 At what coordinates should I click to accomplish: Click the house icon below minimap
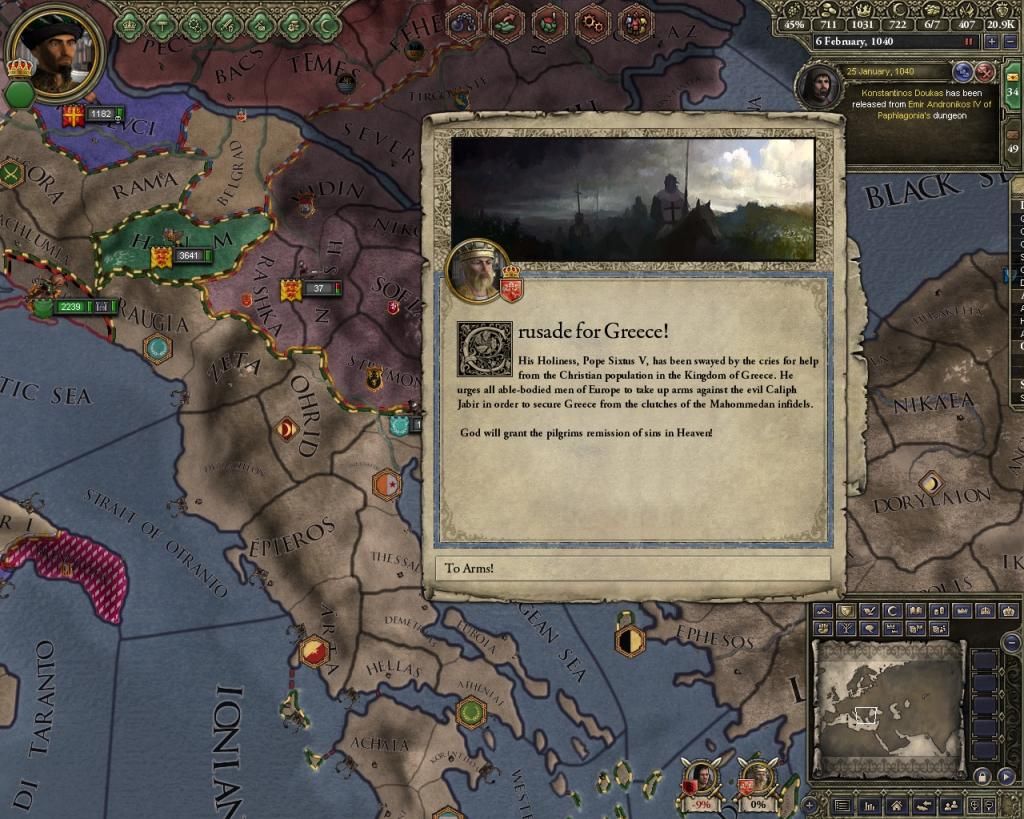pyautogui.click(x=895, y=806)
